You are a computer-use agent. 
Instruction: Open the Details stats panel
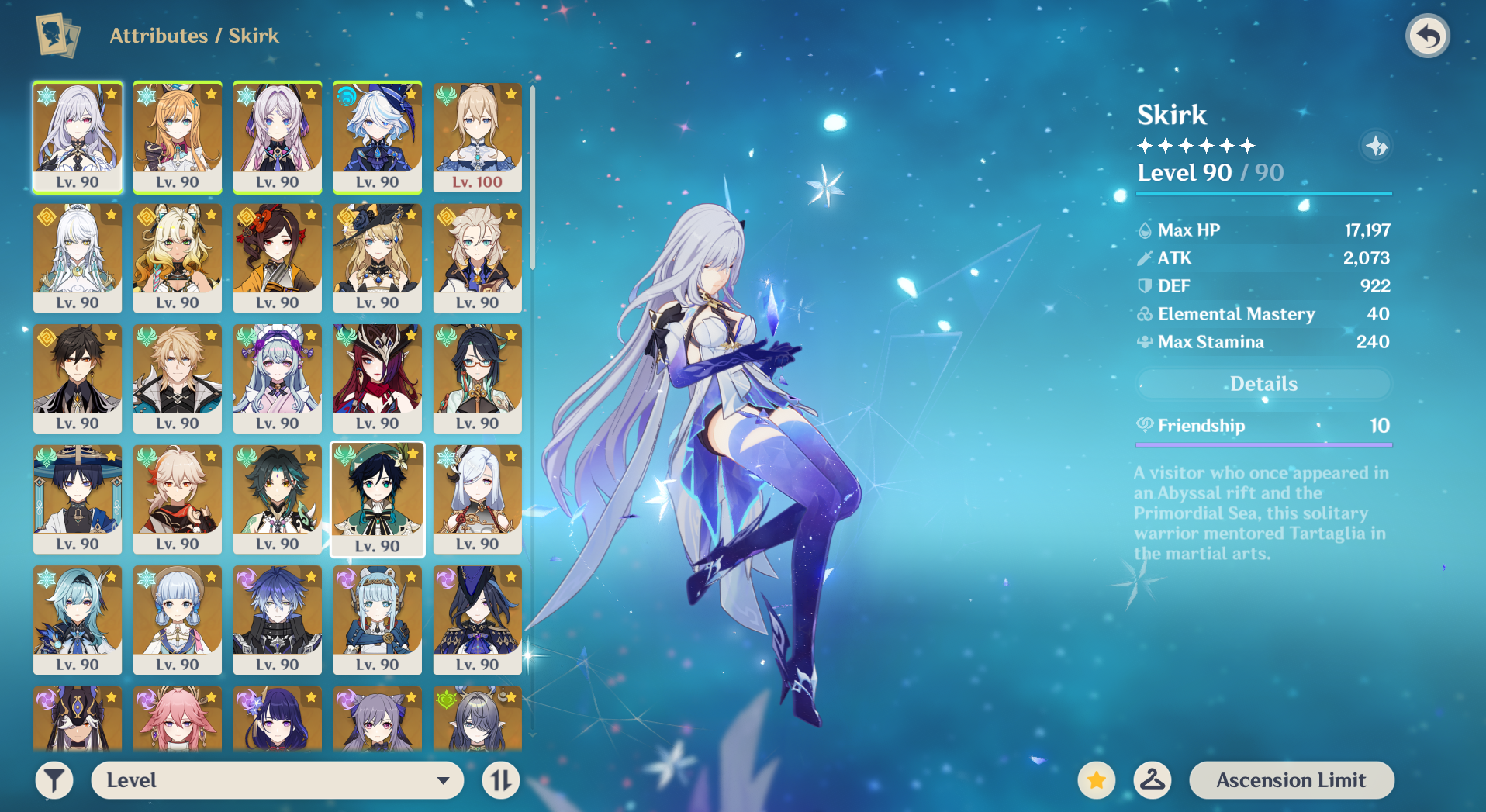point(1263,384)
